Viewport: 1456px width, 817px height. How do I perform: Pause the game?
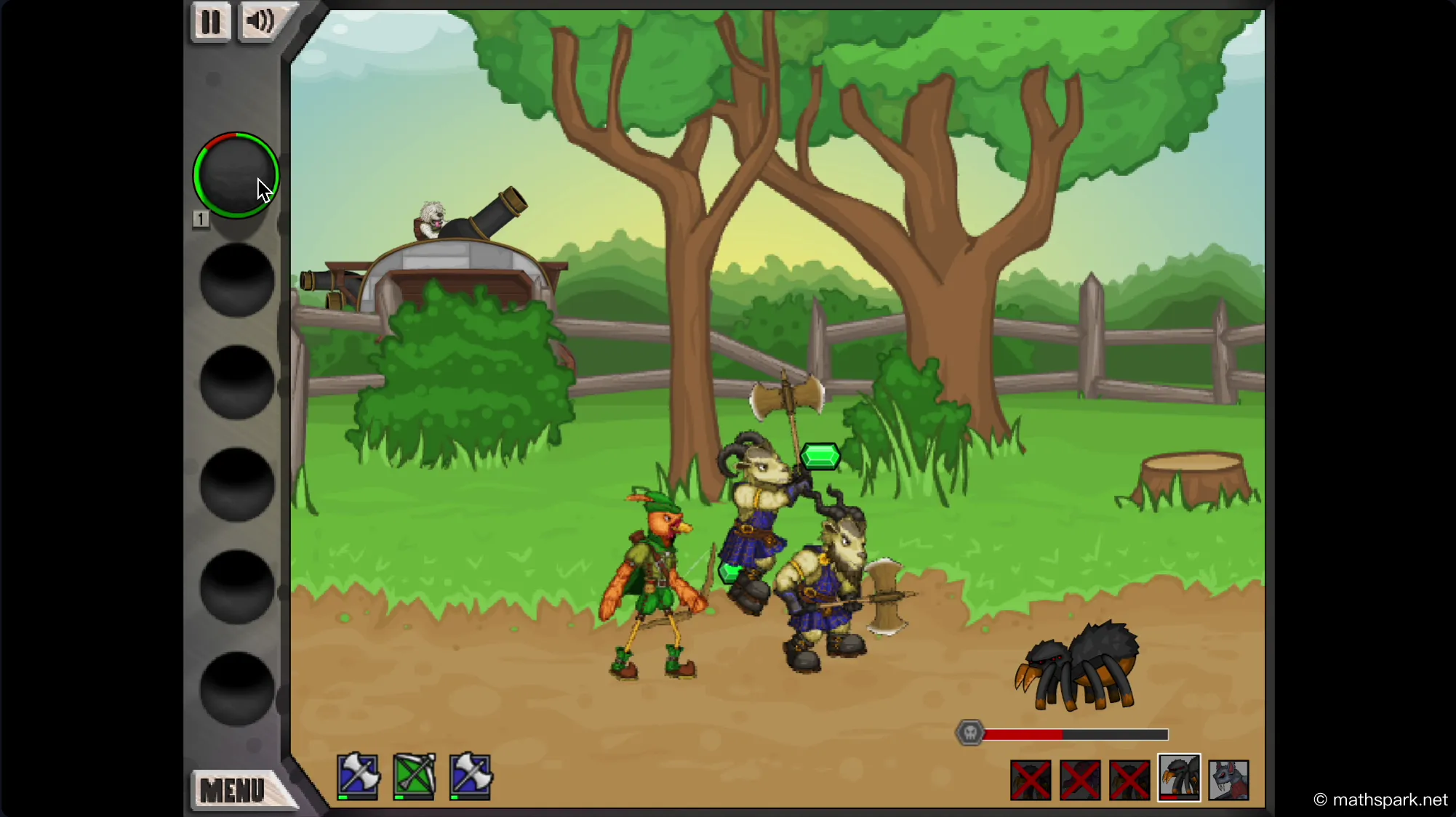pyautogui.click(x=211, y=21)
